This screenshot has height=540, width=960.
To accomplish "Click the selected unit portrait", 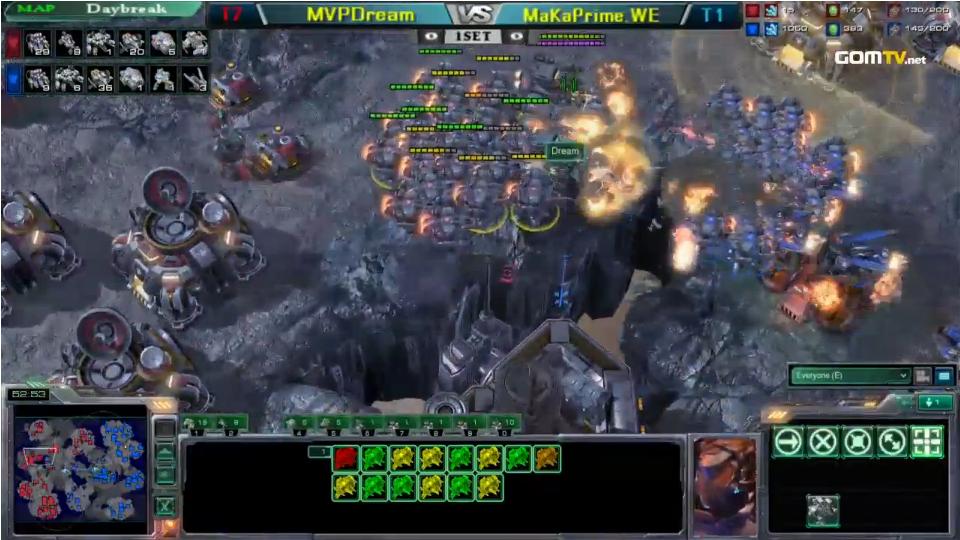I will tap(725, 485).
